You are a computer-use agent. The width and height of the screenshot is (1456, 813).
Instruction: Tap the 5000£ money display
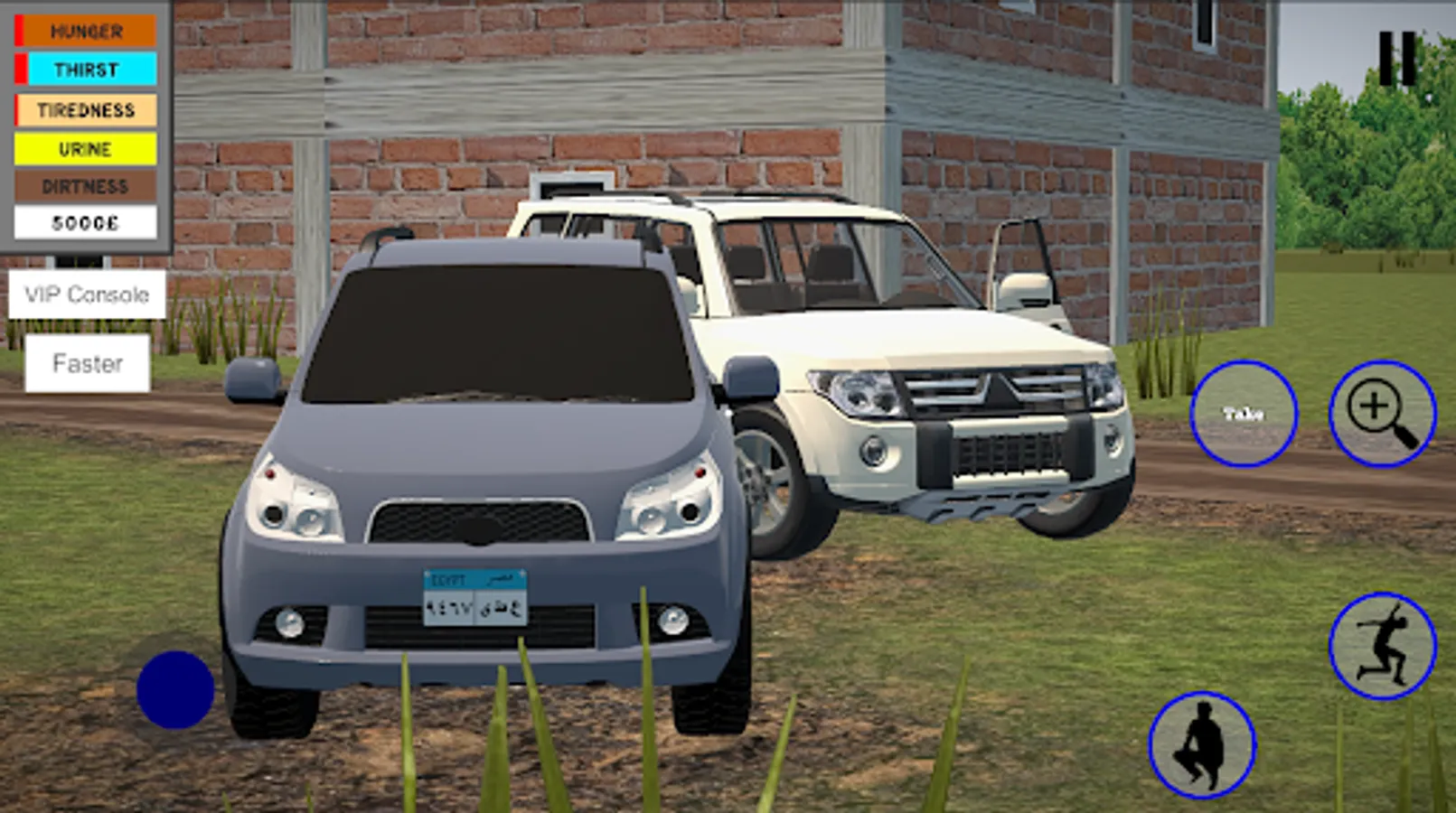(x=86, y=222)
